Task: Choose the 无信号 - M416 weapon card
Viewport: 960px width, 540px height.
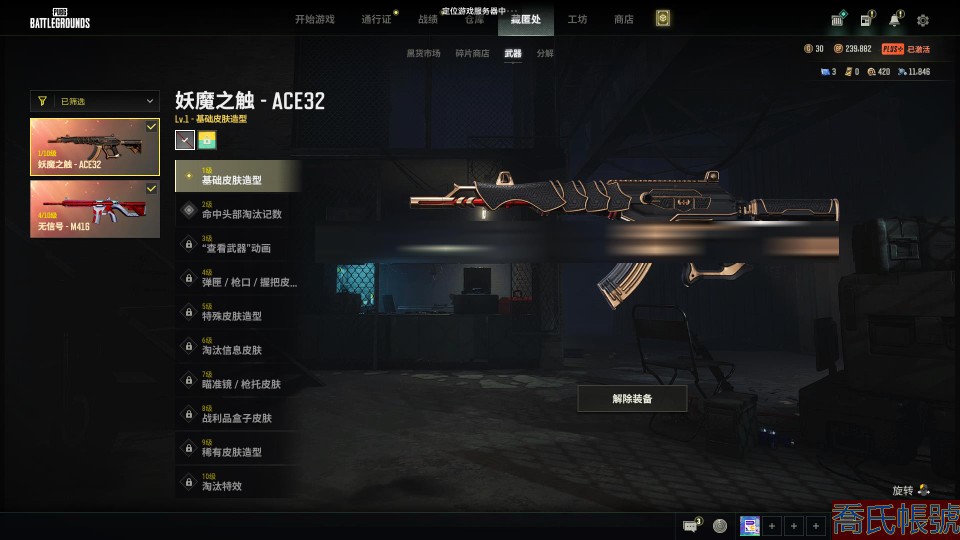Action: pyautogui.click(x=95, y=209)
